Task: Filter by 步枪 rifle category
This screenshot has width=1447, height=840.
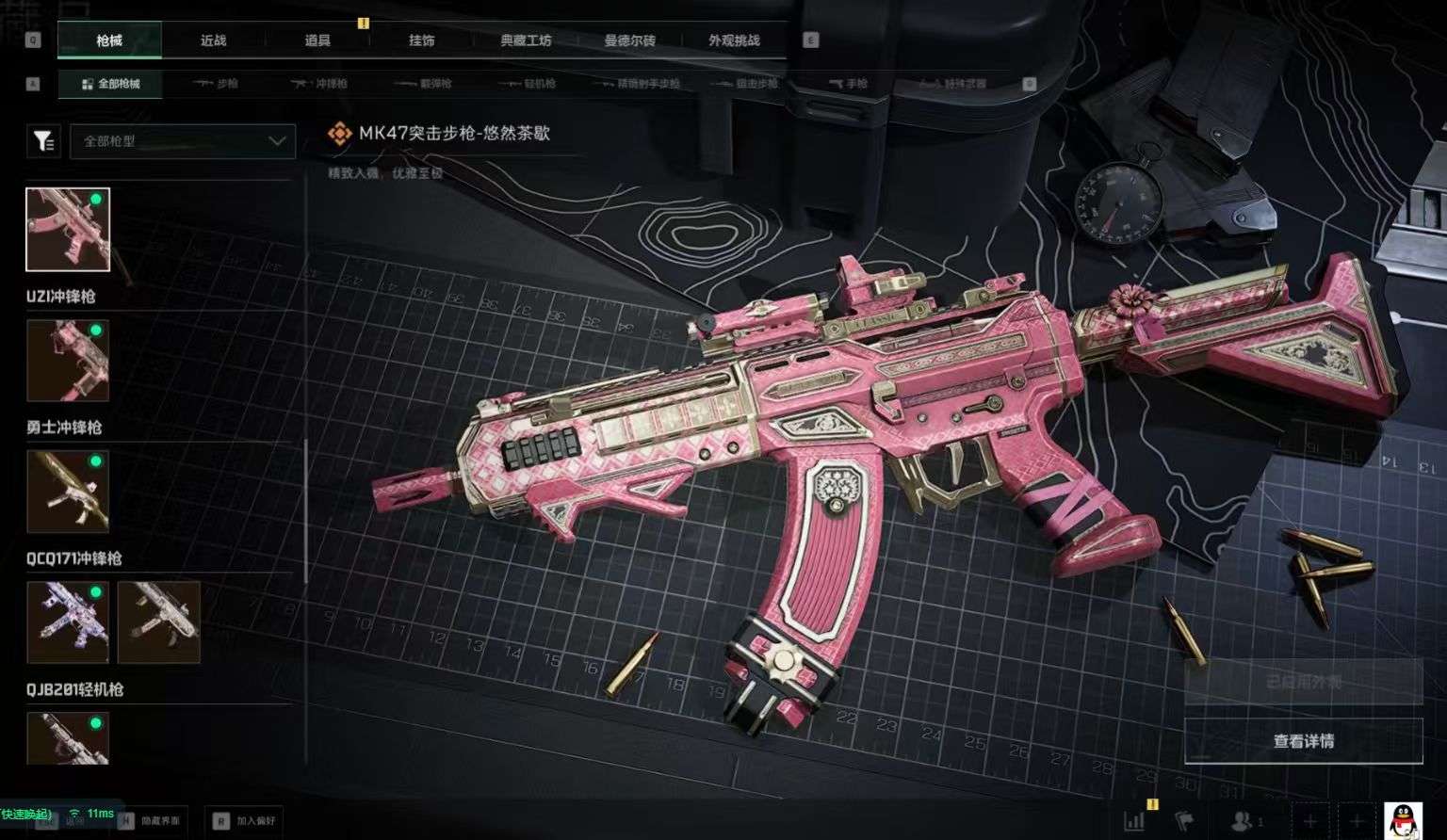Action: (x=216, y=84)
